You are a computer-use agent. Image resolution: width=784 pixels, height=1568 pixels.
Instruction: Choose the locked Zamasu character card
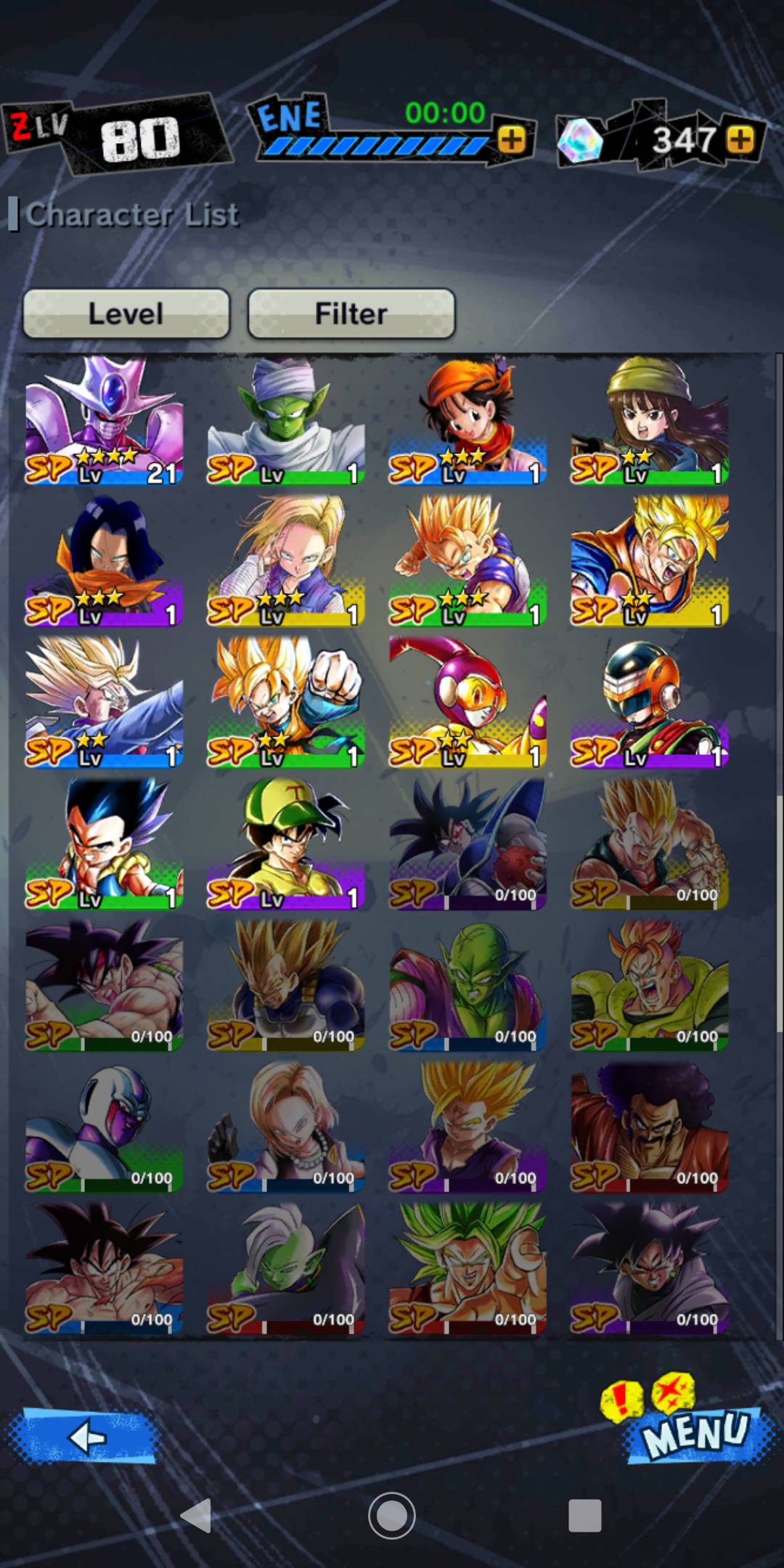coord(286,1267)
